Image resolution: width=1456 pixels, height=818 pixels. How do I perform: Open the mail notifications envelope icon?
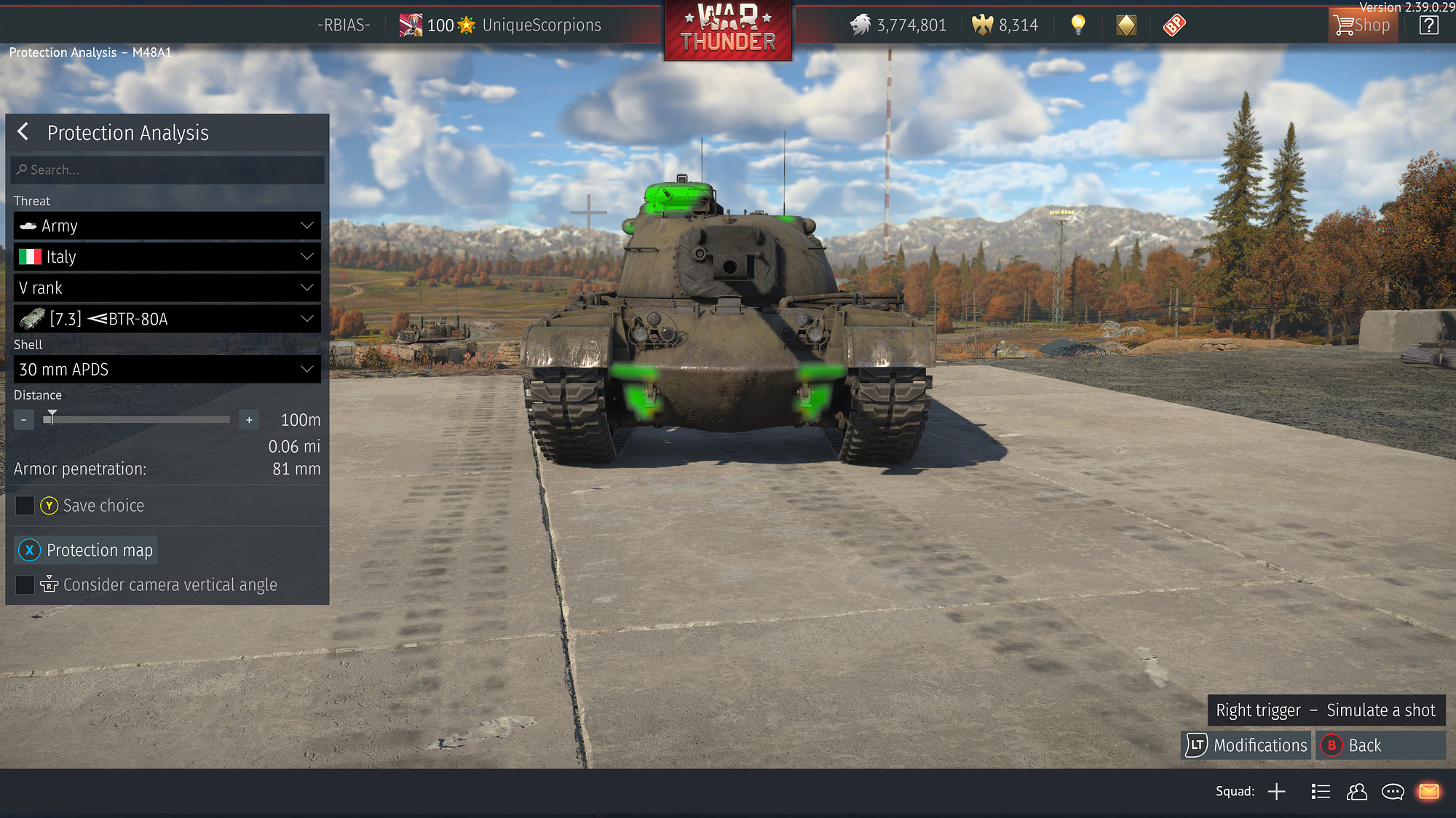click(1429, 791)
